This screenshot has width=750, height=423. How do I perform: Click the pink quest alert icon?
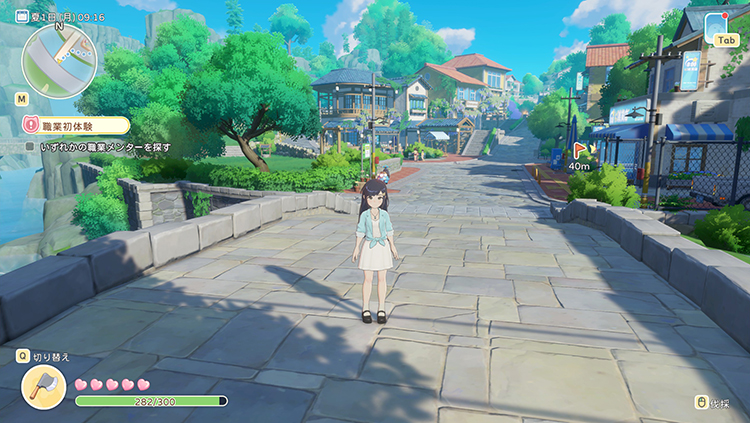(32, 125)
